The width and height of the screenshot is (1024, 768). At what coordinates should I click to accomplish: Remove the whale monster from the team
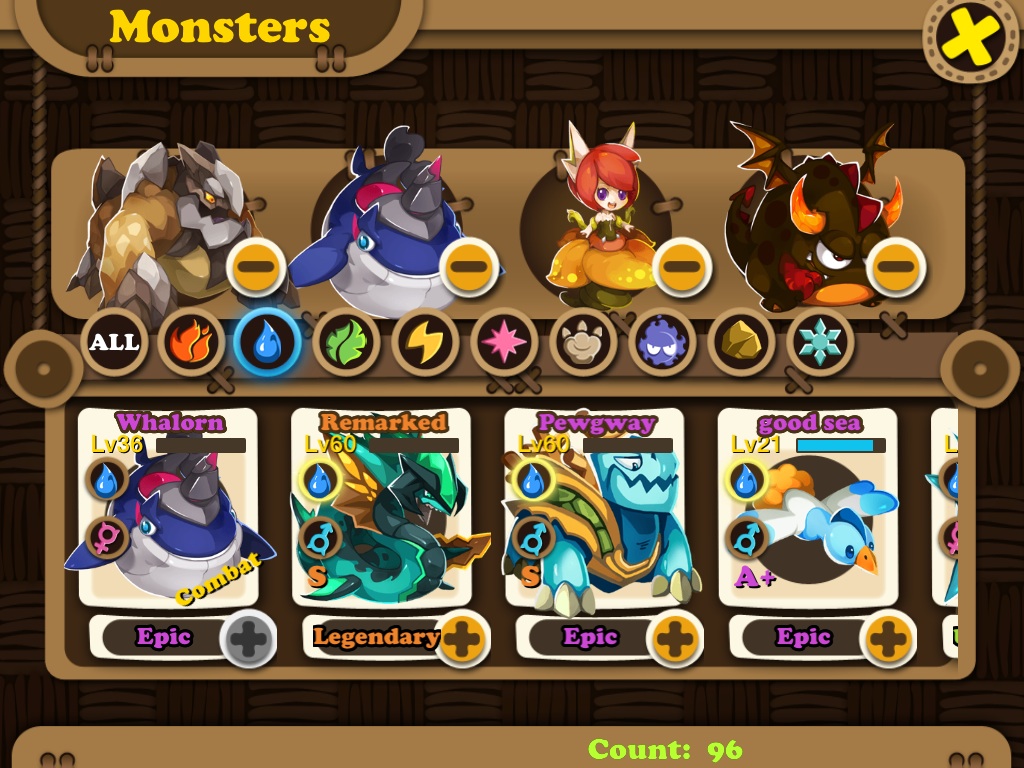[x=469, y=267]
